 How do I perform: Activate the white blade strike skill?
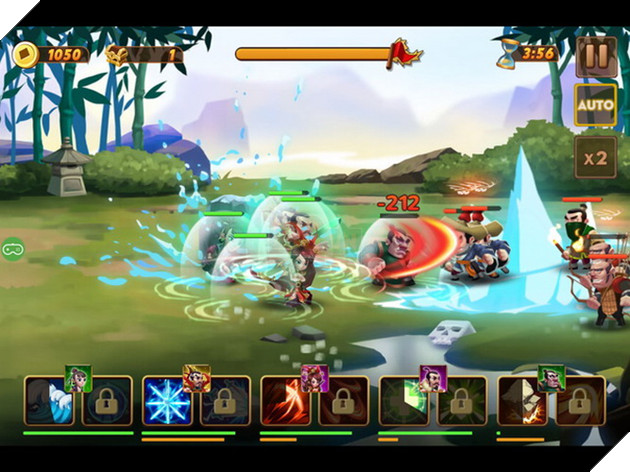522,401
